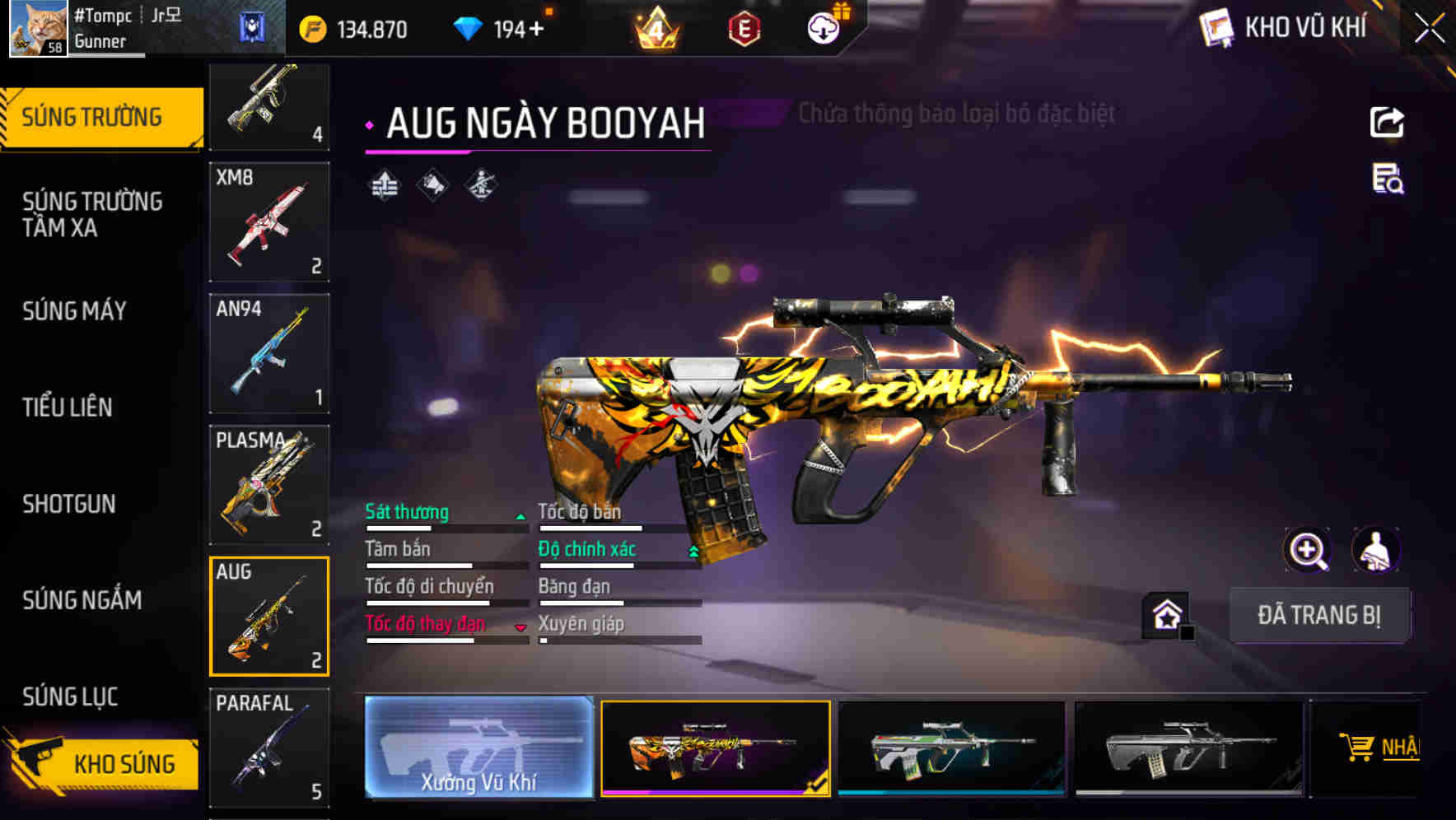Select the plain grey AUG skin

pyautogui.click(x=1188, y=748)
